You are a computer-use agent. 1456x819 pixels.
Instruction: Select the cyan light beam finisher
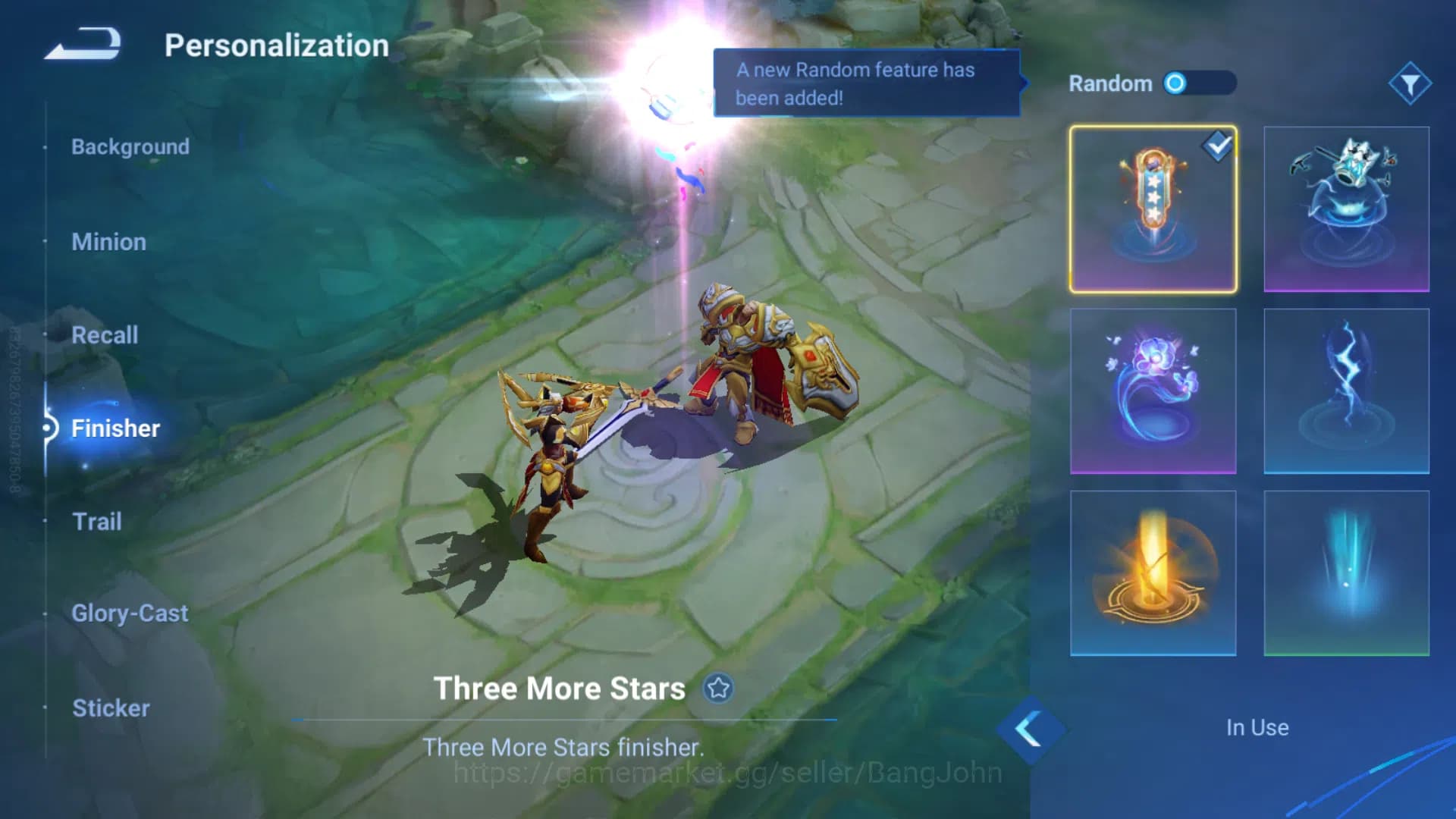[x=1346, y=571]
